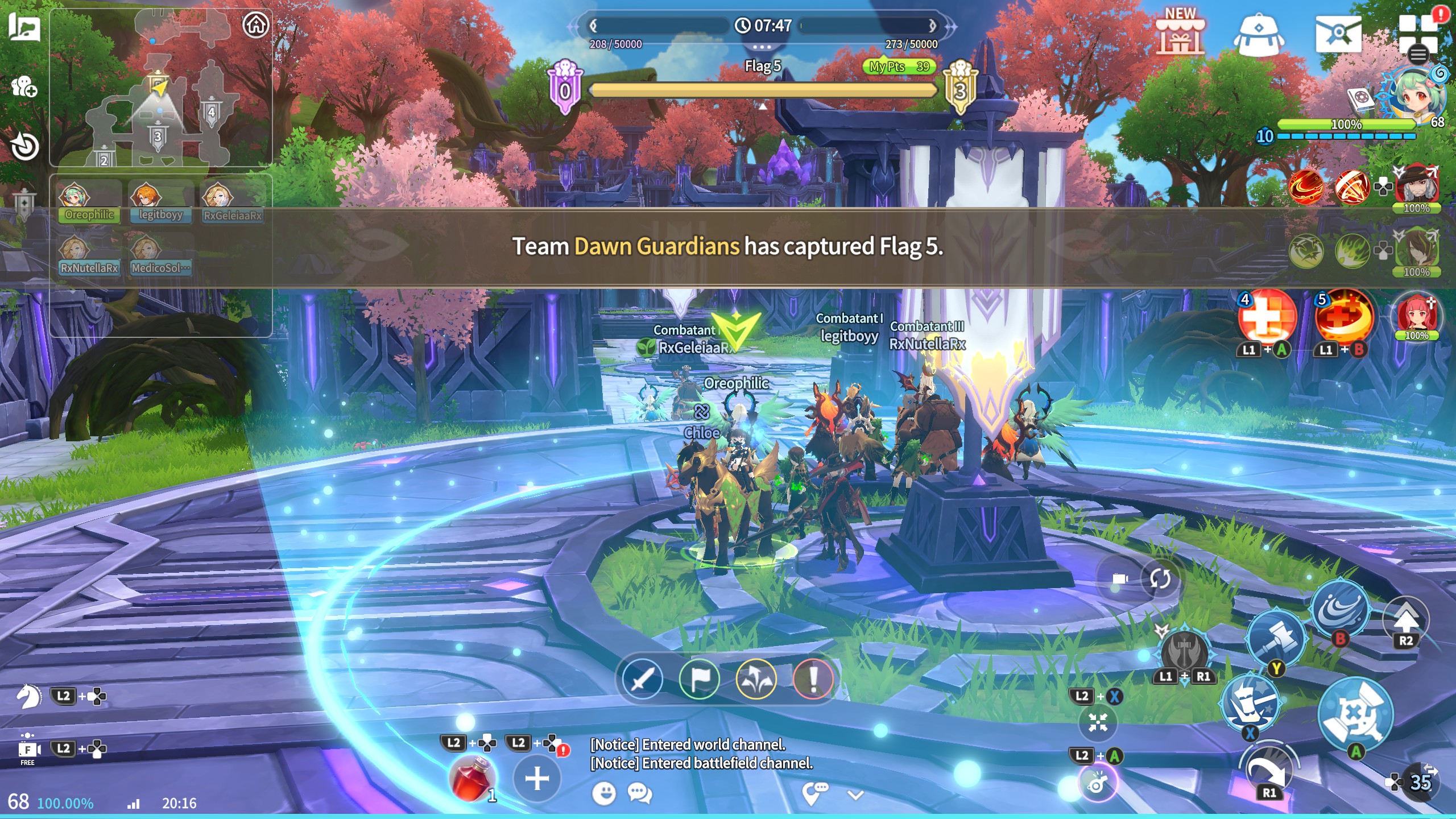Screen dimensions: 1456x819
Task: Send the red exclamation alert signal
Action: click(813, 679)
